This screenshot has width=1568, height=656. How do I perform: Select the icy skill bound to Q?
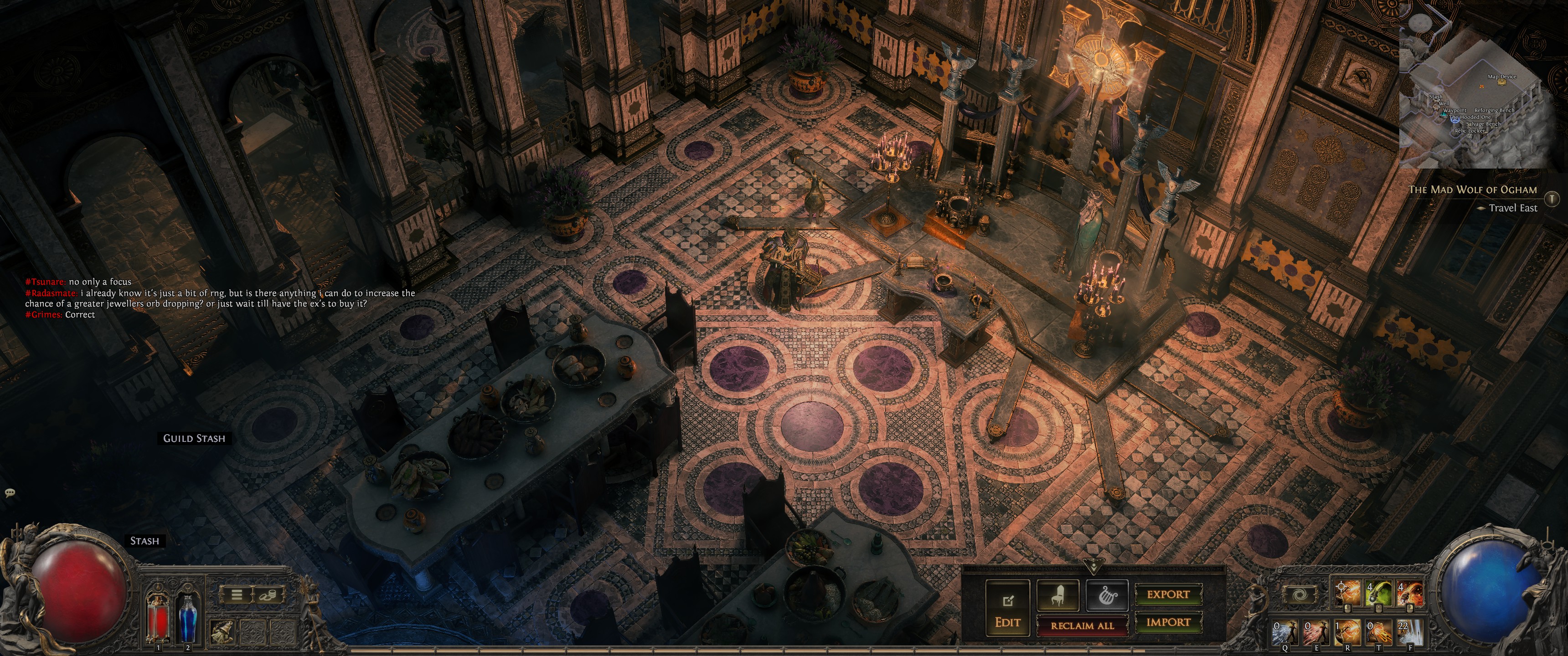pos(1284,633)
